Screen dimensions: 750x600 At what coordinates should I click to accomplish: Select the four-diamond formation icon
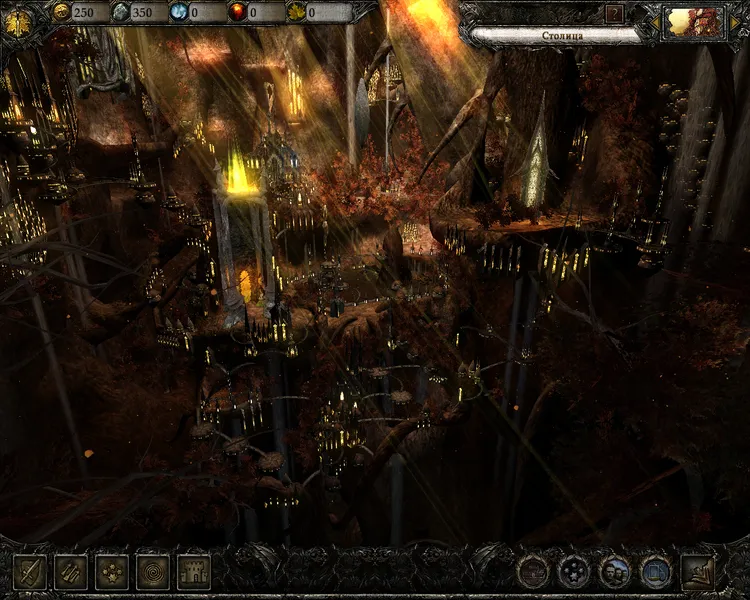coord(111,571)
